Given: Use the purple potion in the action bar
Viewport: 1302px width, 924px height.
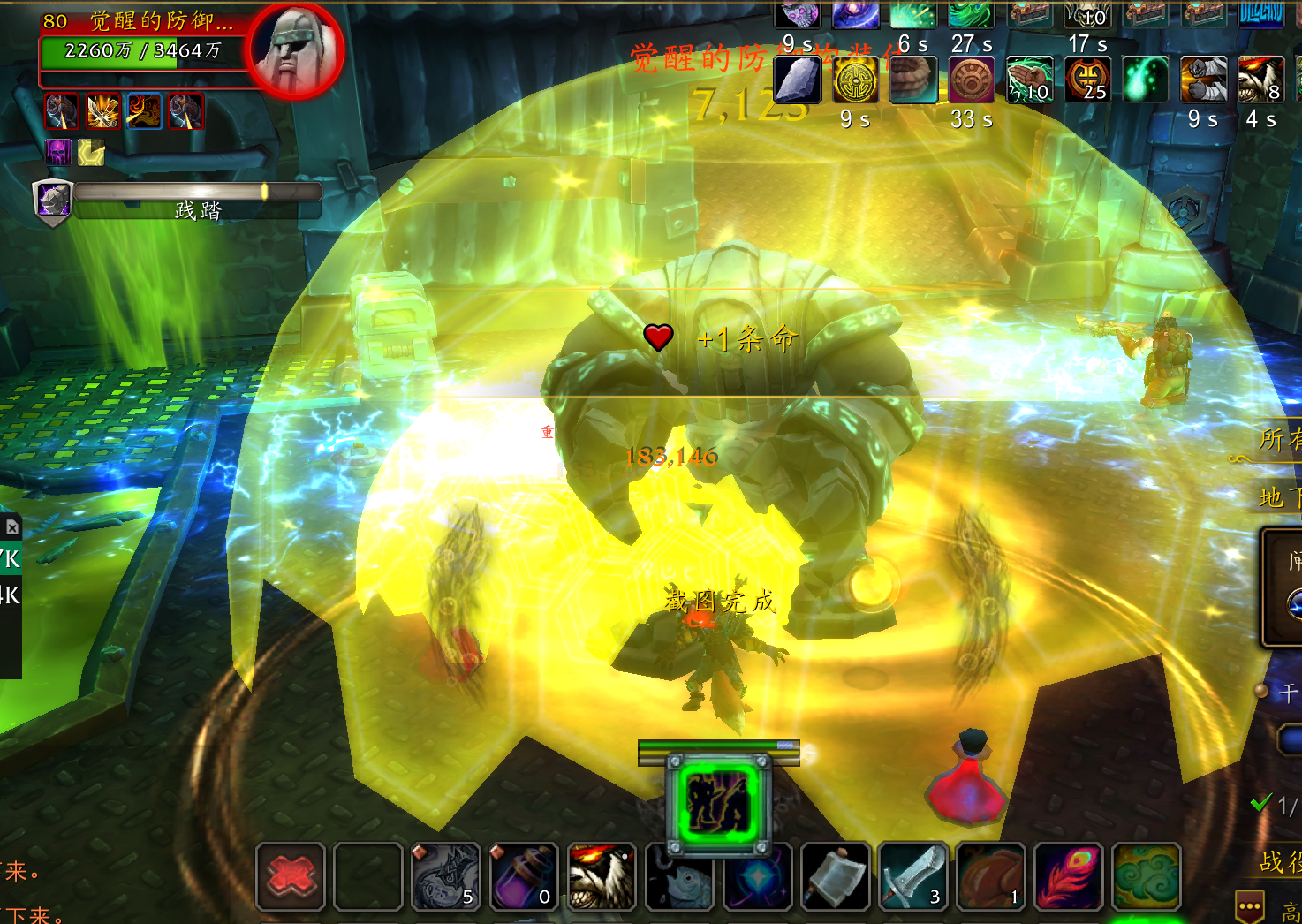Looking at the screenshot, I should tap(524, 876).
